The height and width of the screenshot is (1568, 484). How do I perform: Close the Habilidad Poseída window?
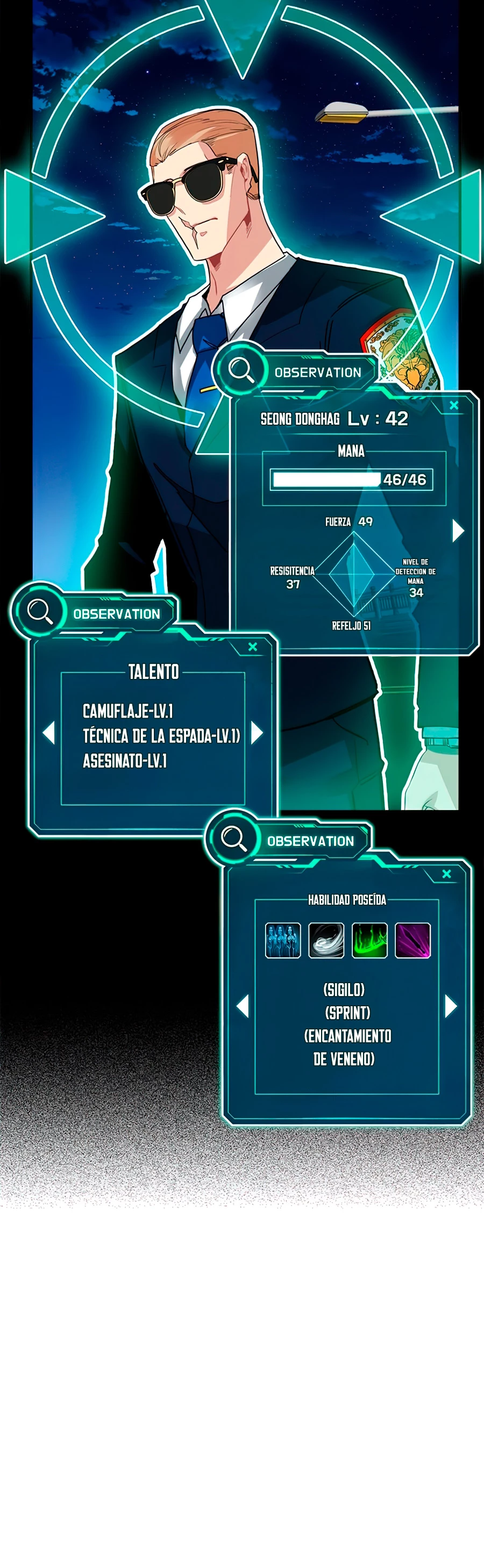[x=446, y=874]
